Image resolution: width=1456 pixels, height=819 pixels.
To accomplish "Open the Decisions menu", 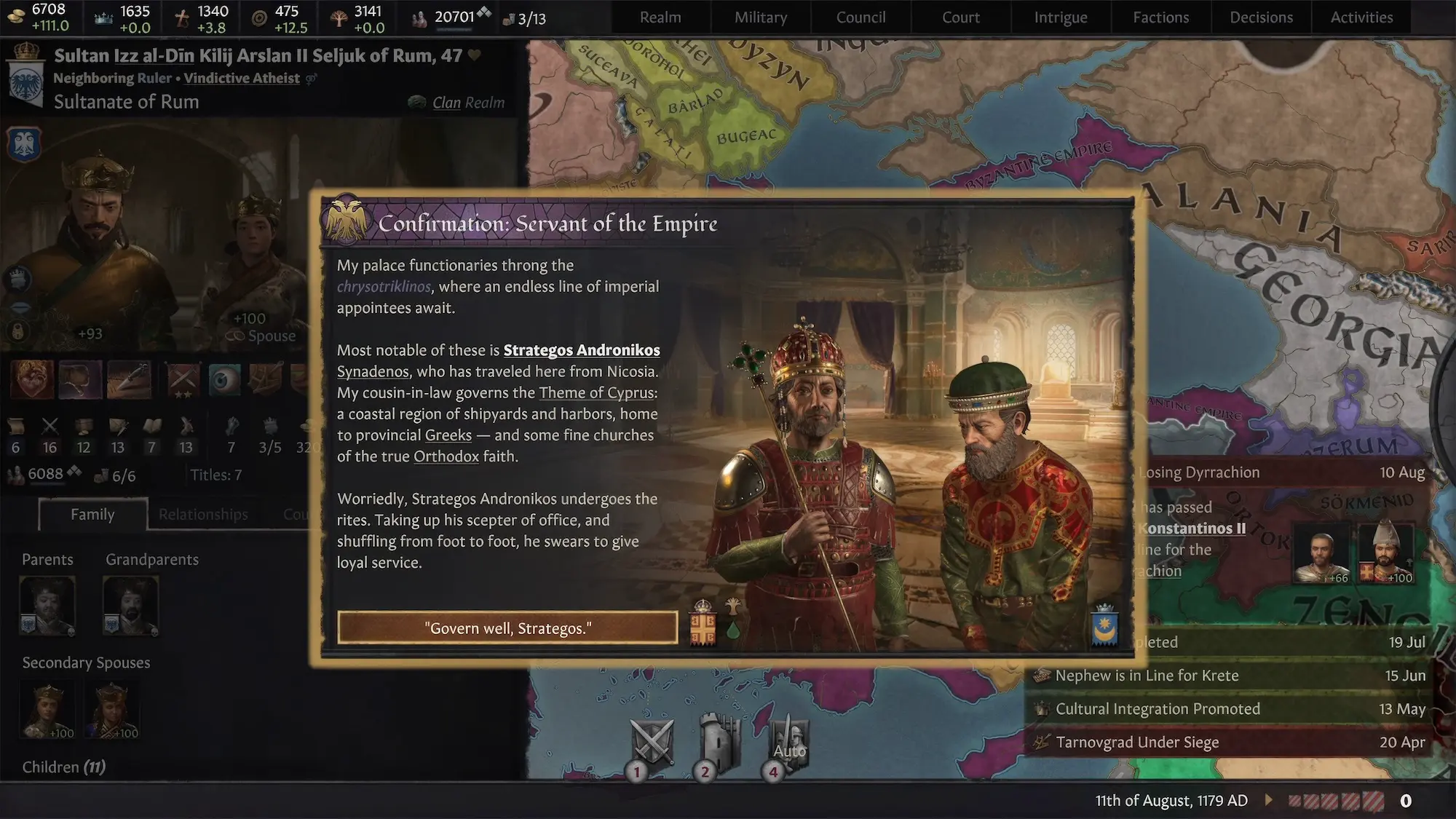I will tap(1261, 17).
